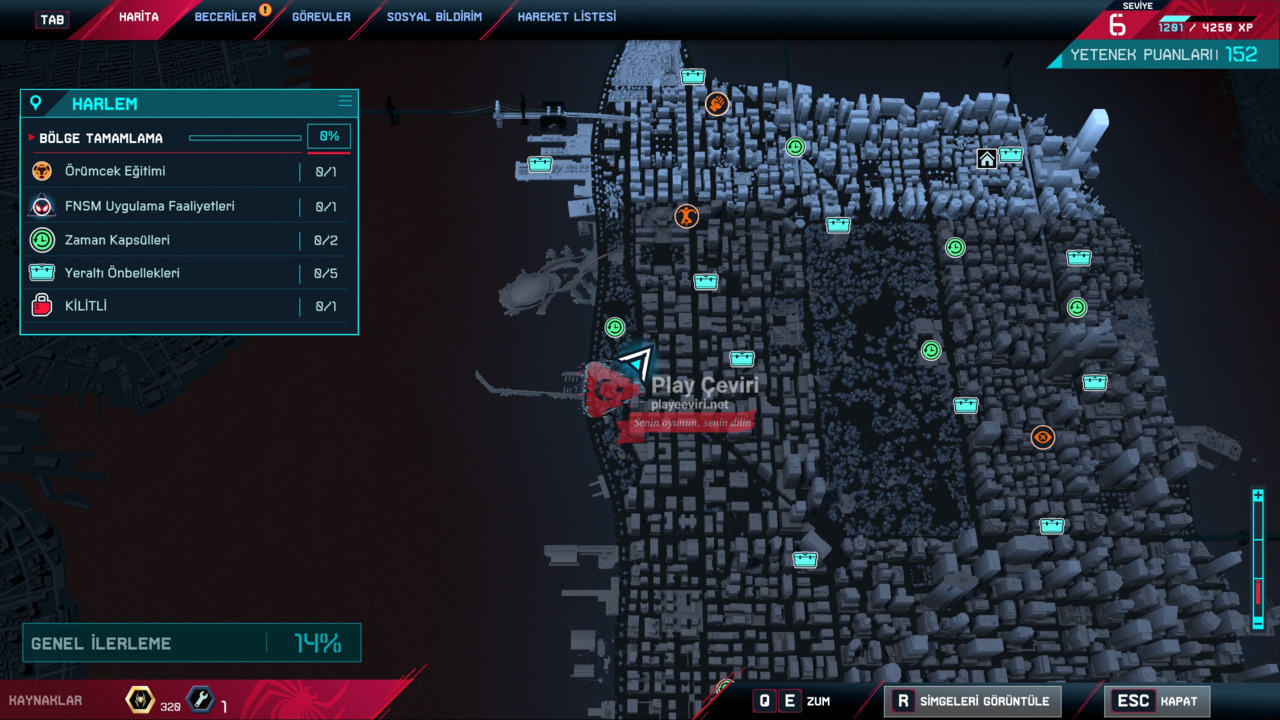Click the Simgeleri Görüntüle button
The height and width of the screenshot is (720, 1280).
pyautogui.click(x=972, y=701)
